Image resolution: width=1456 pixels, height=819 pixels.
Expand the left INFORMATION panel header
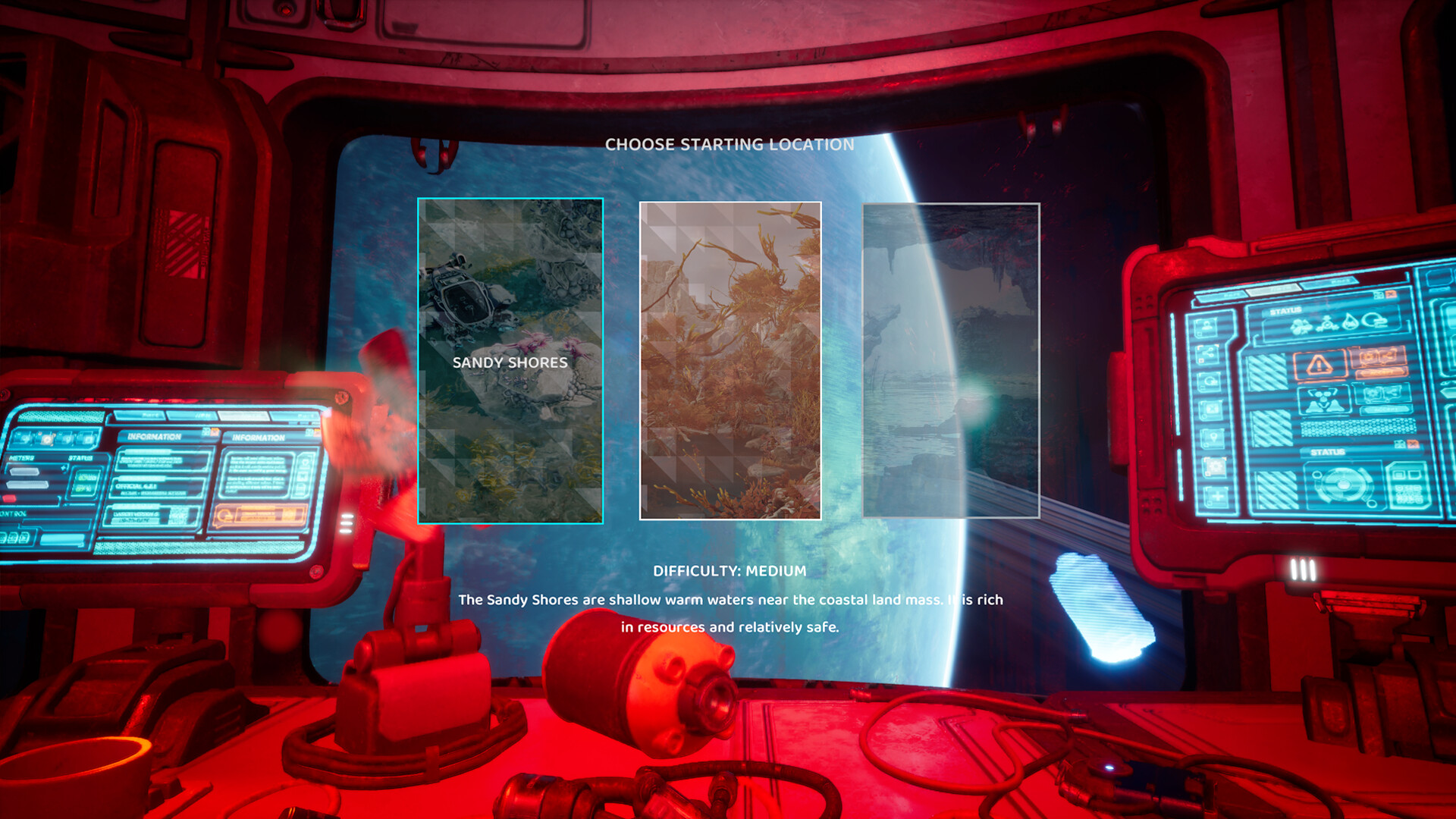[155, 436]
